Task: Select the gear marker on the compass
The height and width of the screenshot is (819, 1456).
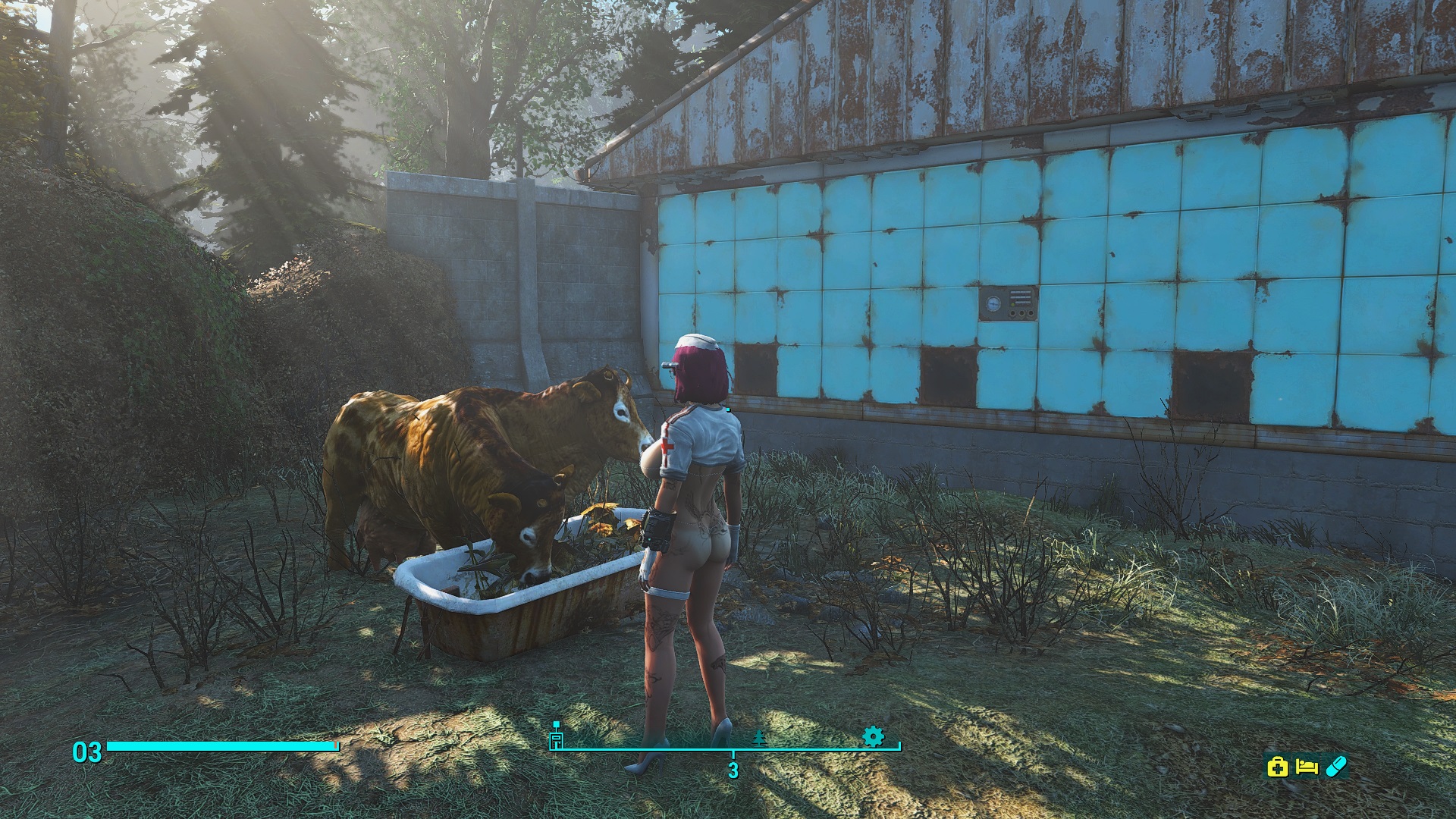Action: coord(873,736)
